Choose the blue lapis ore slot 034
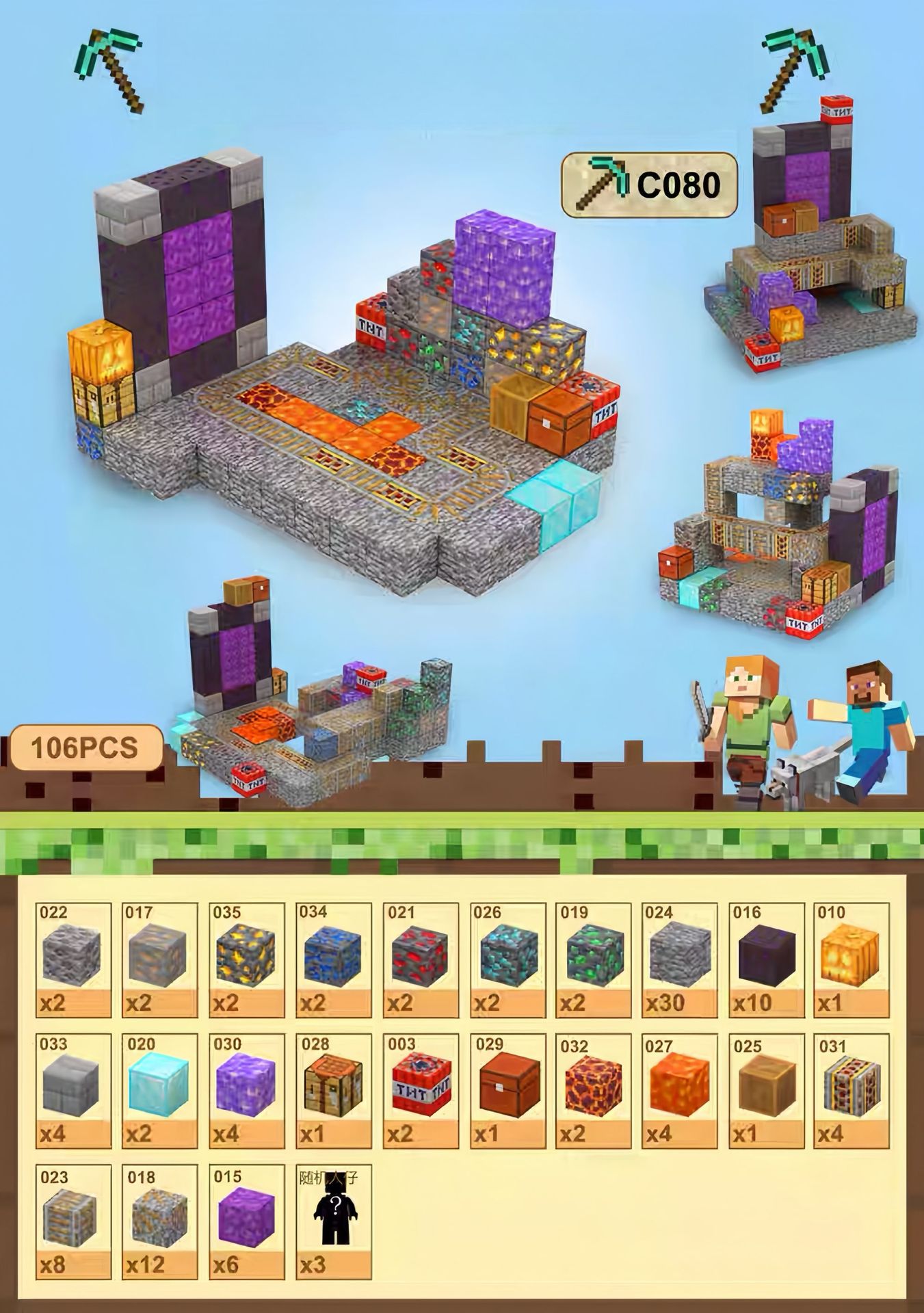The width and height of the screenshot is (924, 1313). tap(334, 958)
